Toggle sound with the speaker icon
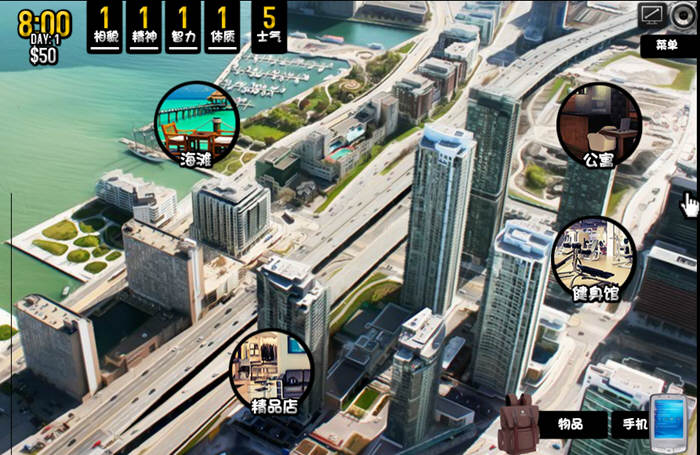This screenshot has height=455, width=700. pos(683,14)
